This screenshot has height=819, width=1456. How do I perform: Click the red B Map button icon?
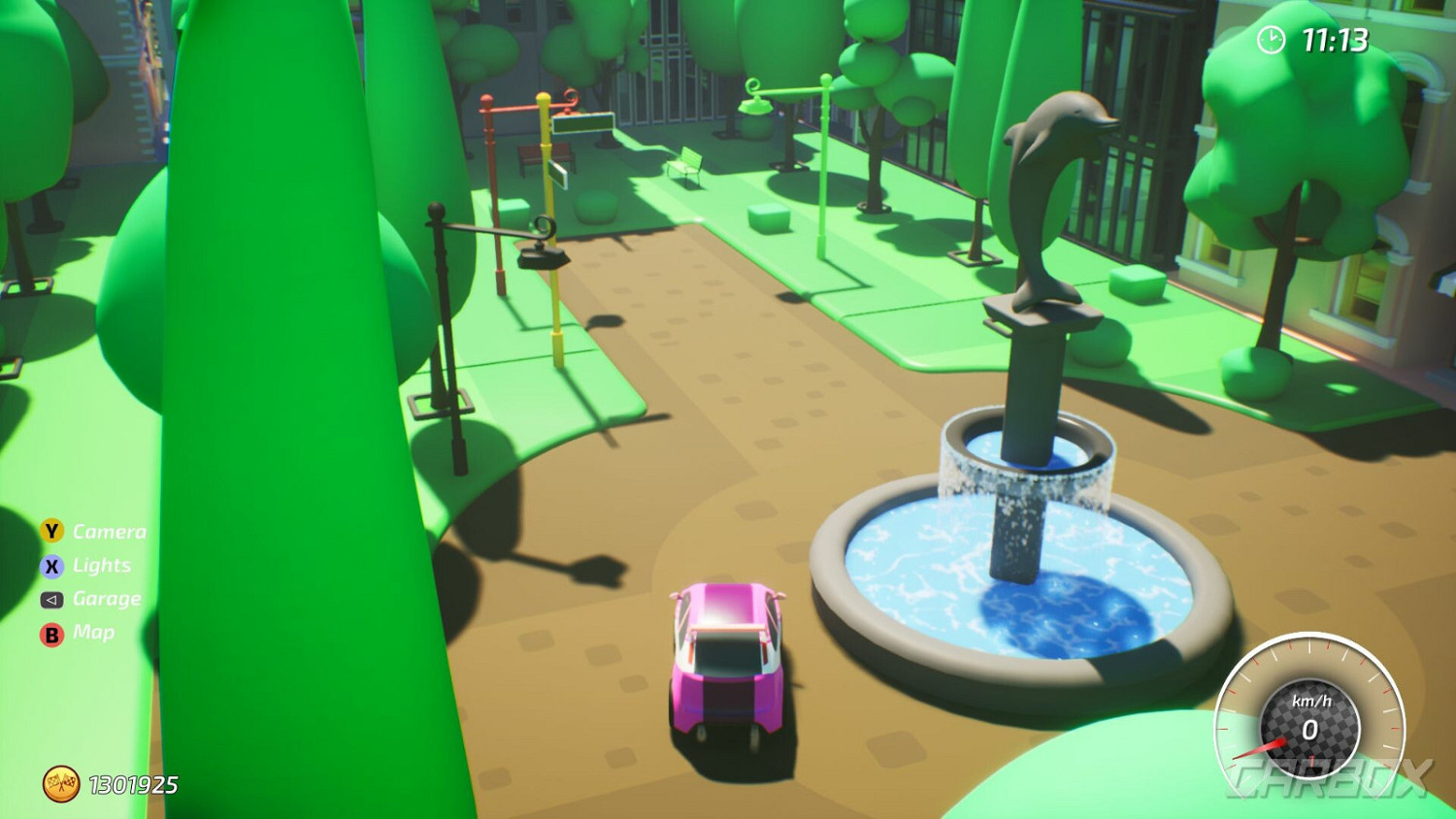click(50, 633)
